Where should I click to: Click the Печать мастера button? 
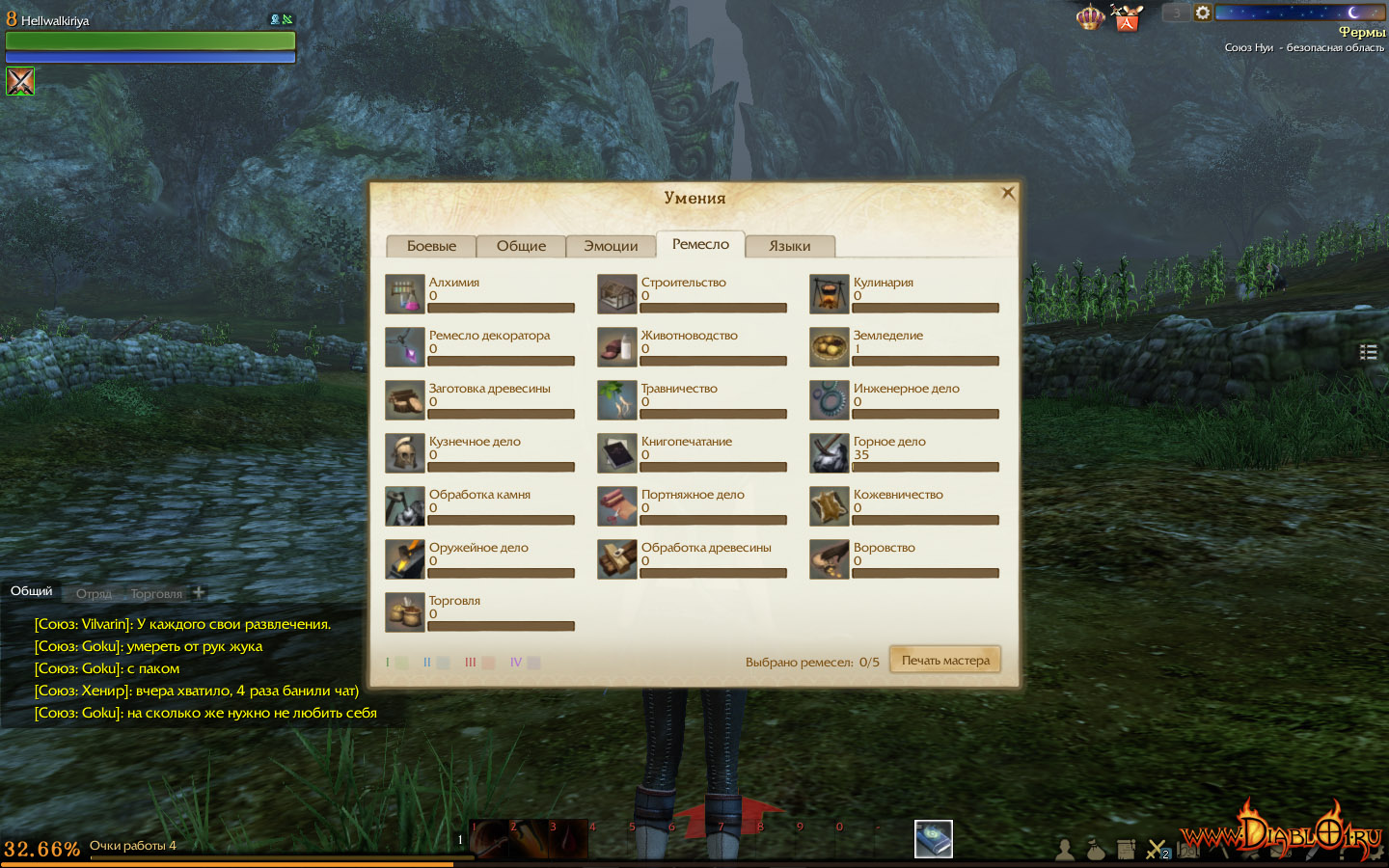pos(945,661)
